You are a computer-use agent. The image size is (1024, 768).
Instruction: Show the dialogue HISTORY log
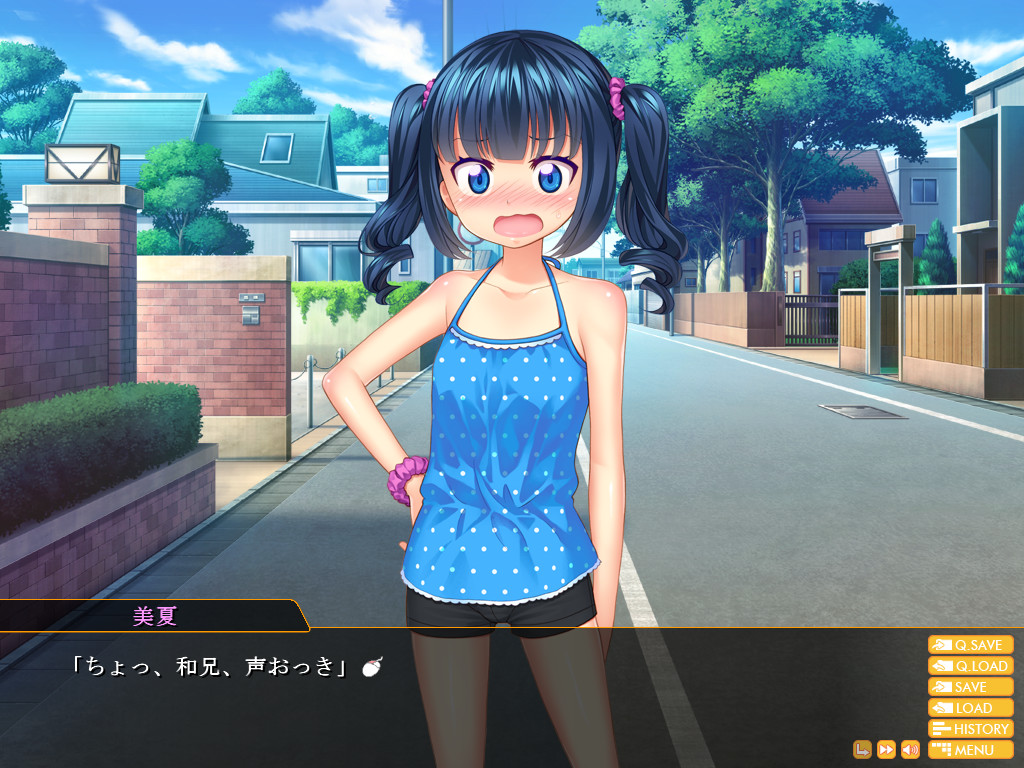tap(970, 729)
